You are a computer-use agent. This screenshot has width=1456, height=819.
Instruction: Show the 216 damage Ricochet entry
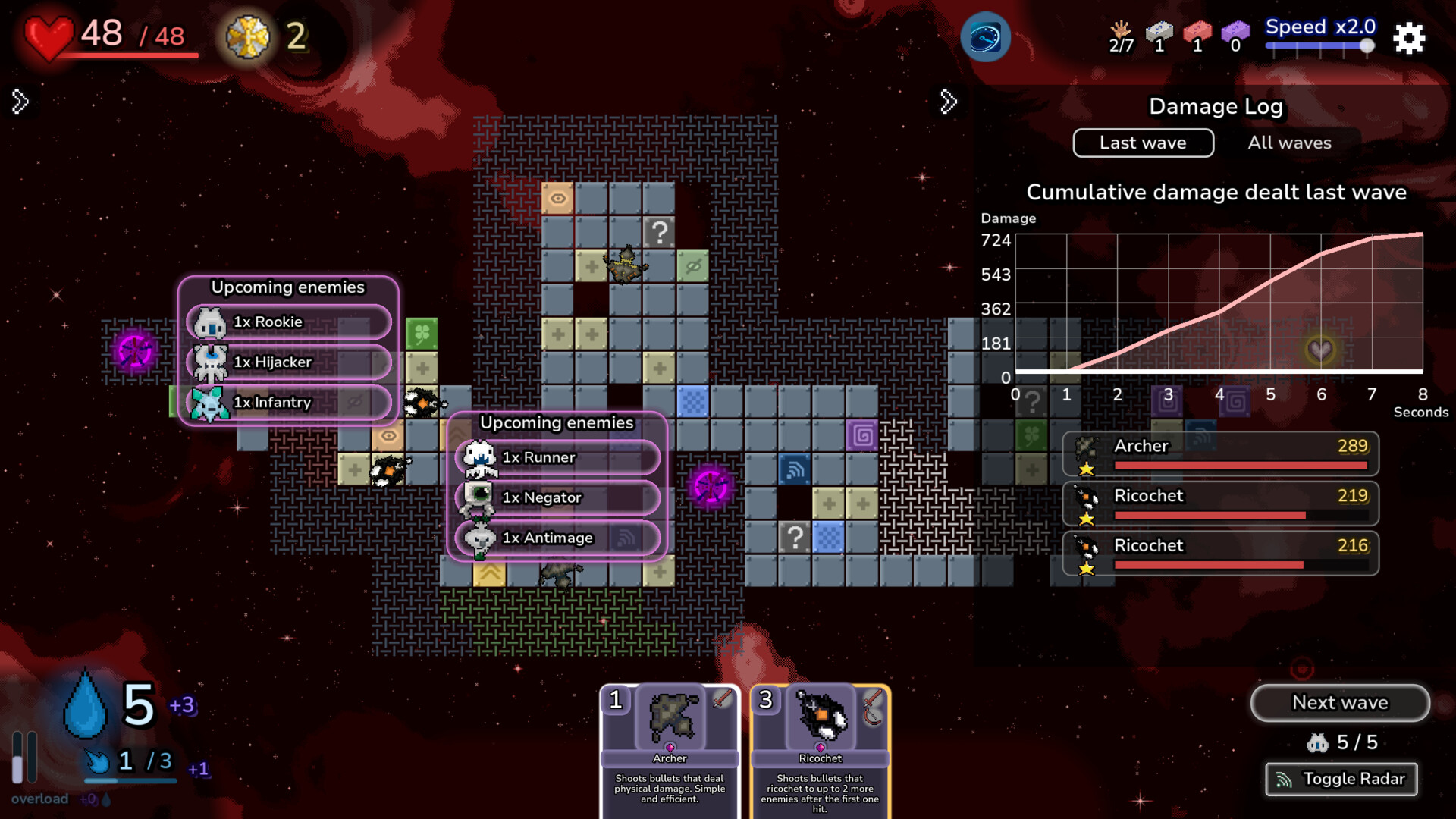click(1220, 554)
